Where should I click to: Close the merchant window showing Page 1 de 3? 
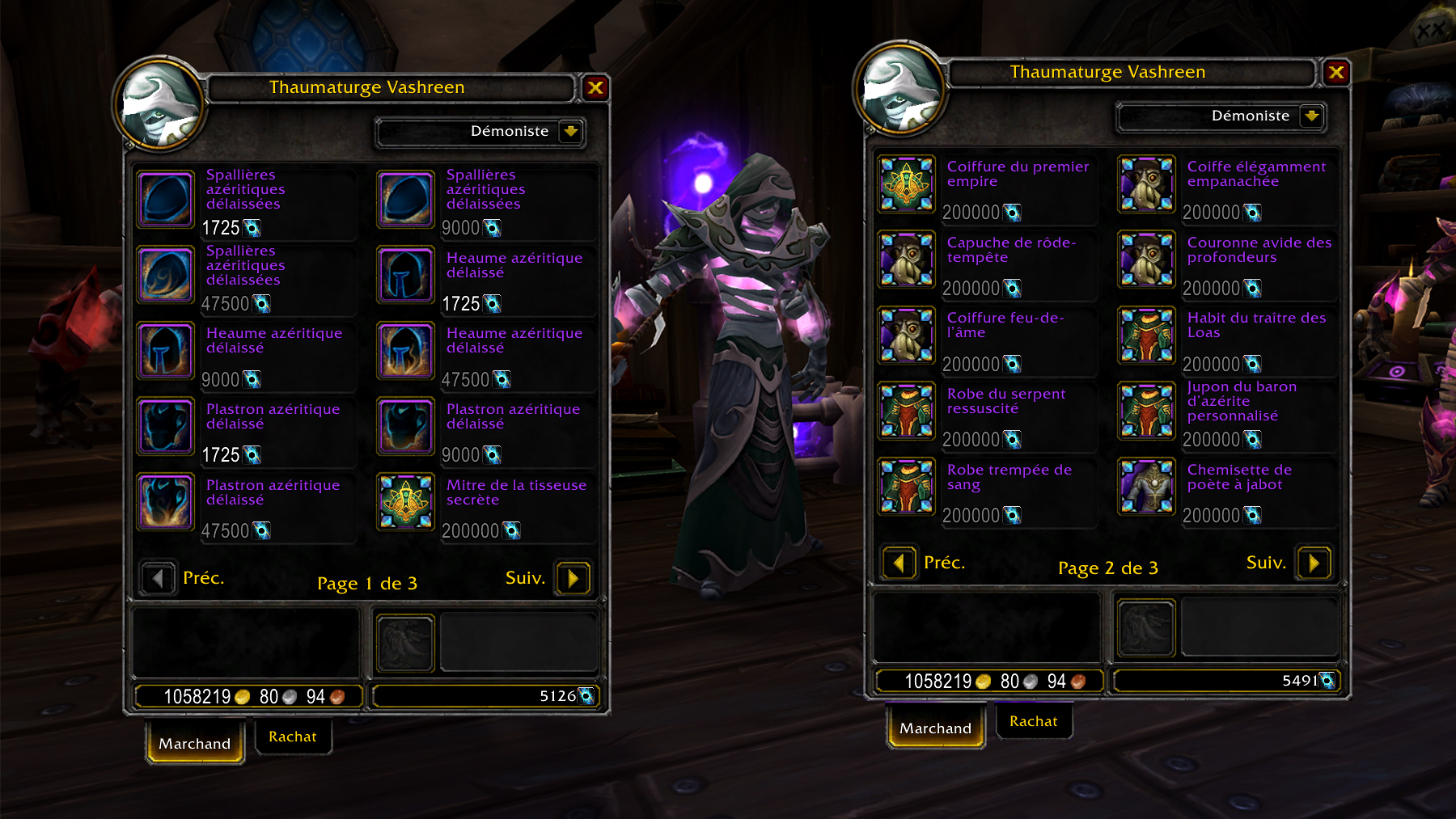pos(595,88)
